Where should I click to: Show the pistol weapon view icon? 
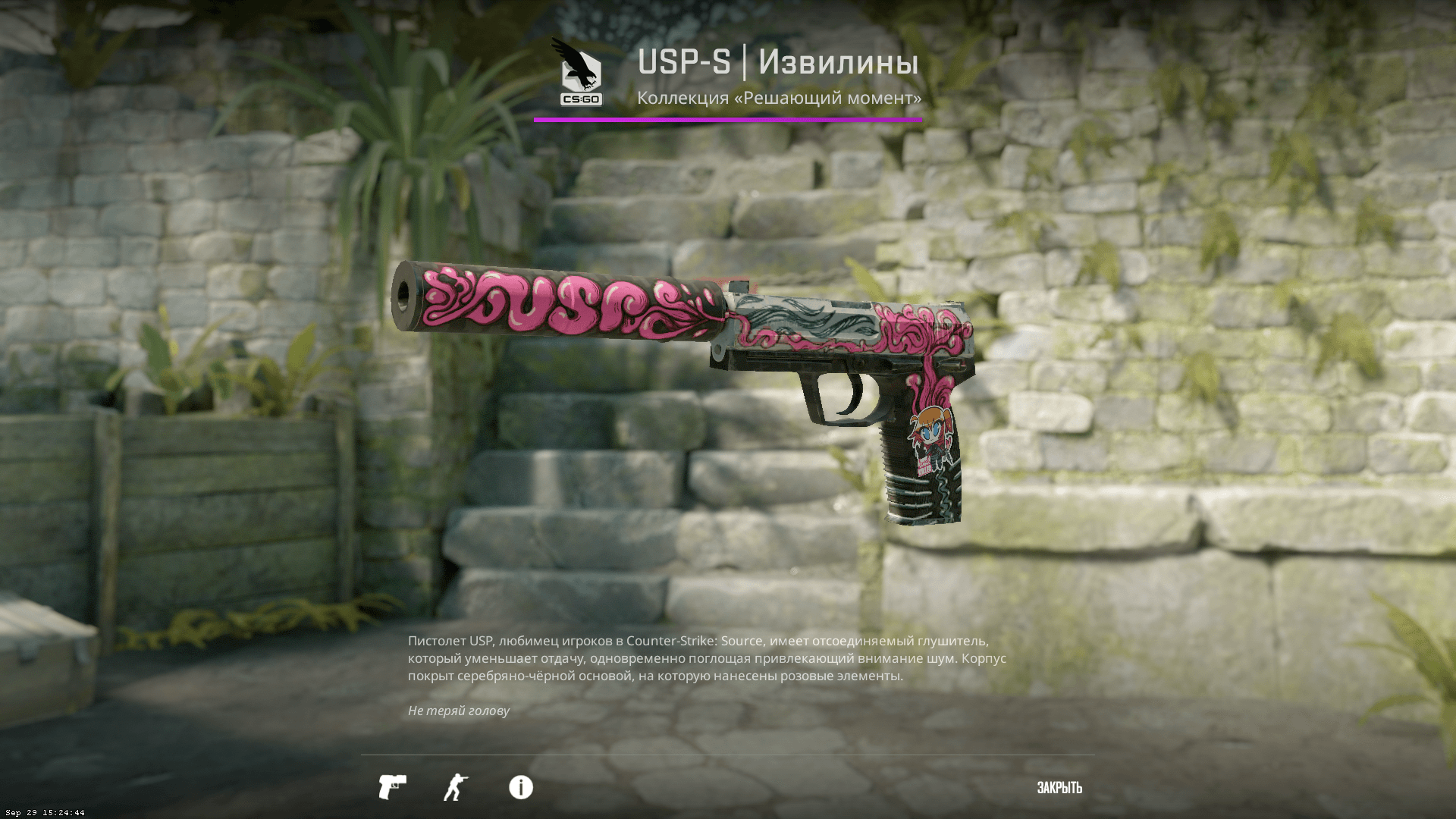[x=392, y=787]
